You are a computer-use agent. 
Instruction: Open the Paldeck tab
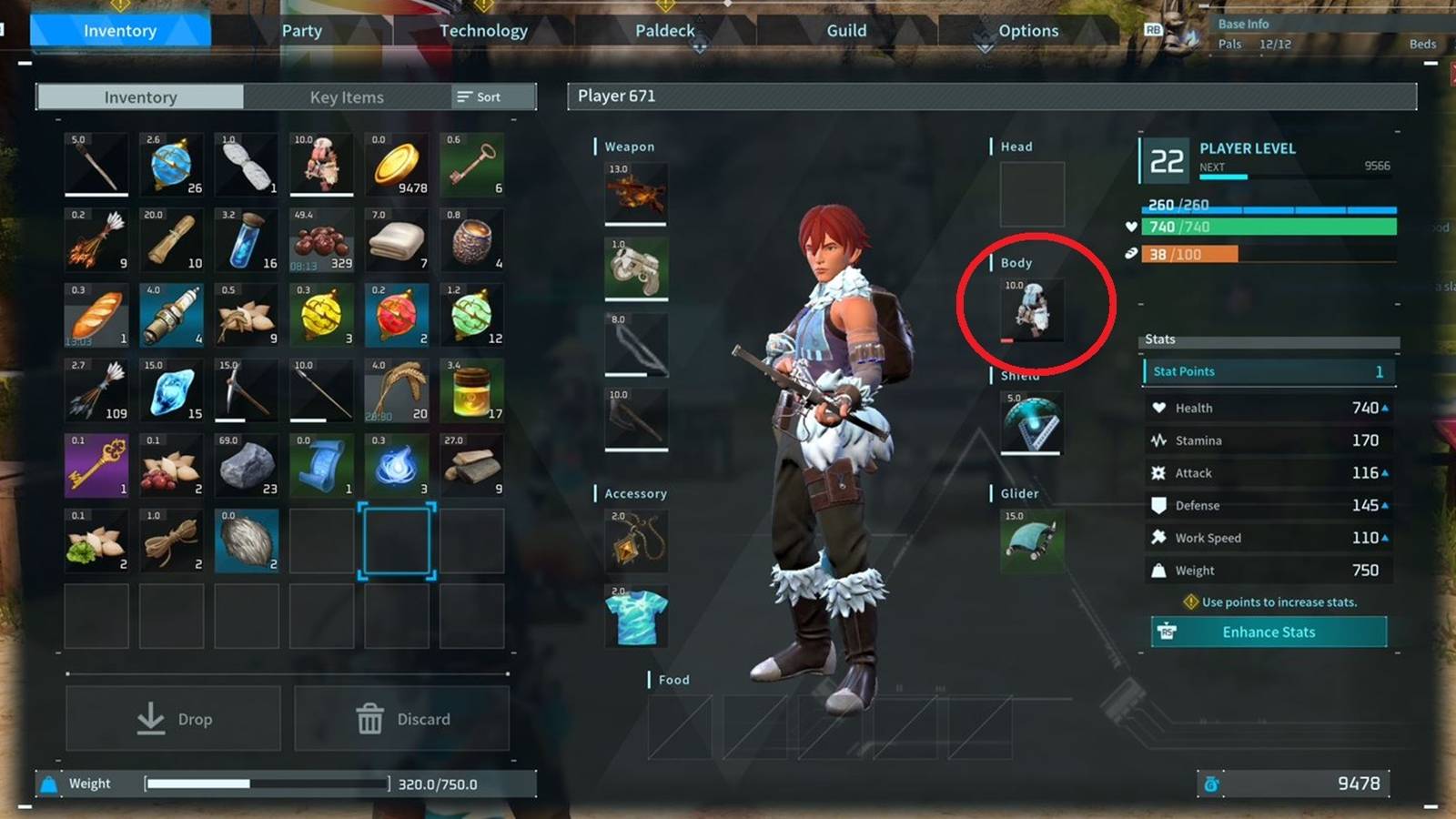pos(664,30)
